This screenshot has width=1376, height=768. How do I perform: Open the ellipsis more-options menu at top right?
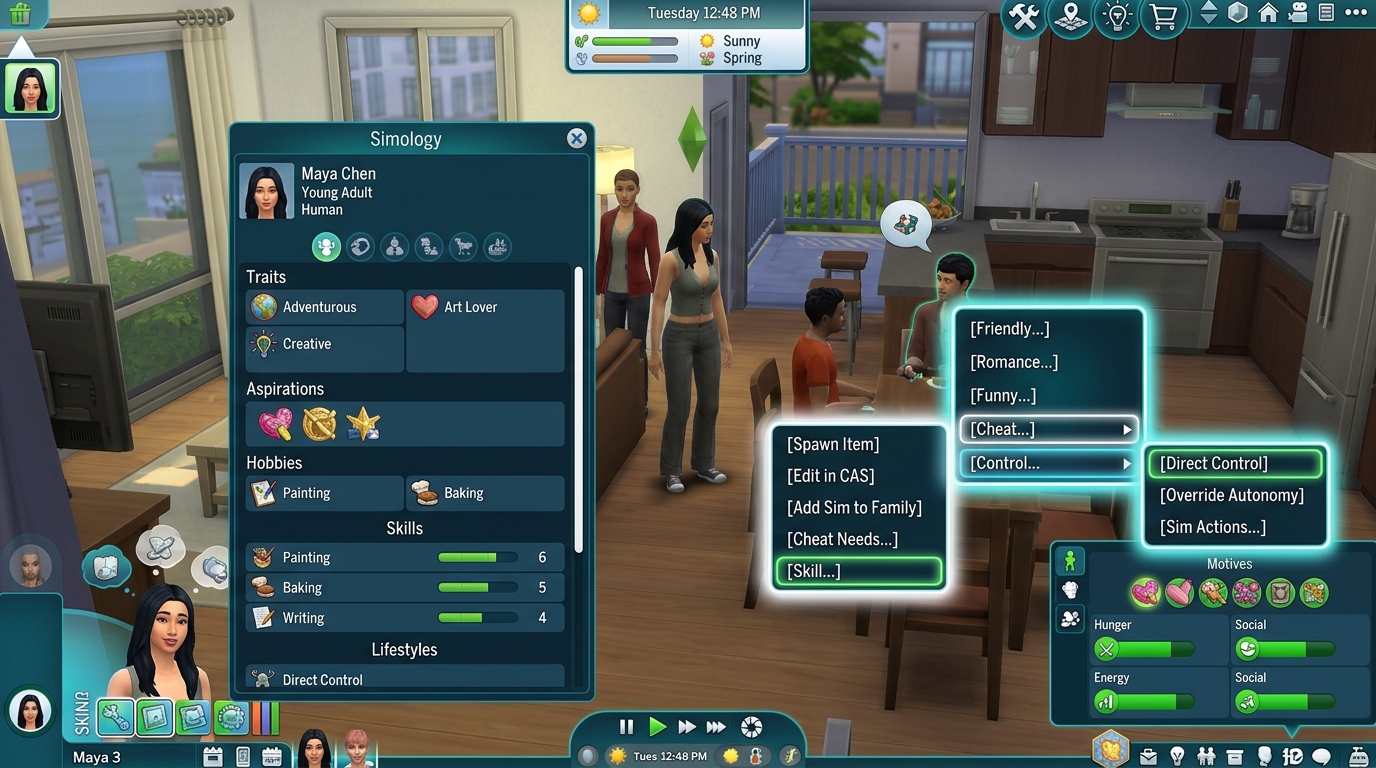pyautogui.click(x=1355, y=11)
